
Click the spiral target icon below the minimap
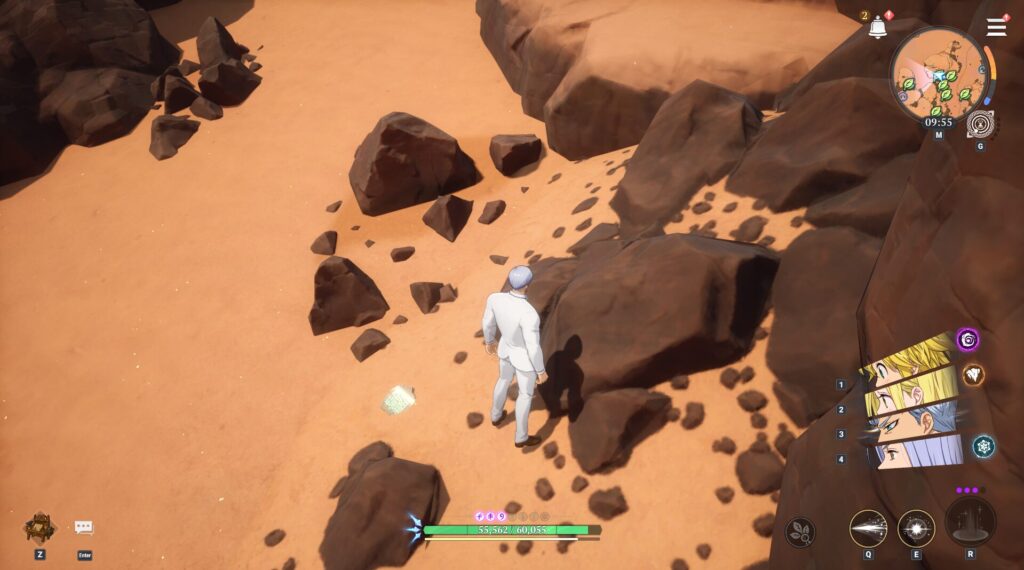pos(981,124)
